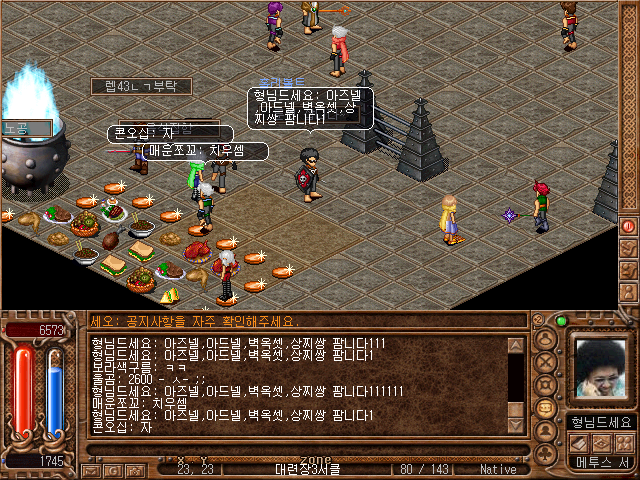640x480 pixels.
Task: Open the crossed swords menu button
Action: click(547, 361)
